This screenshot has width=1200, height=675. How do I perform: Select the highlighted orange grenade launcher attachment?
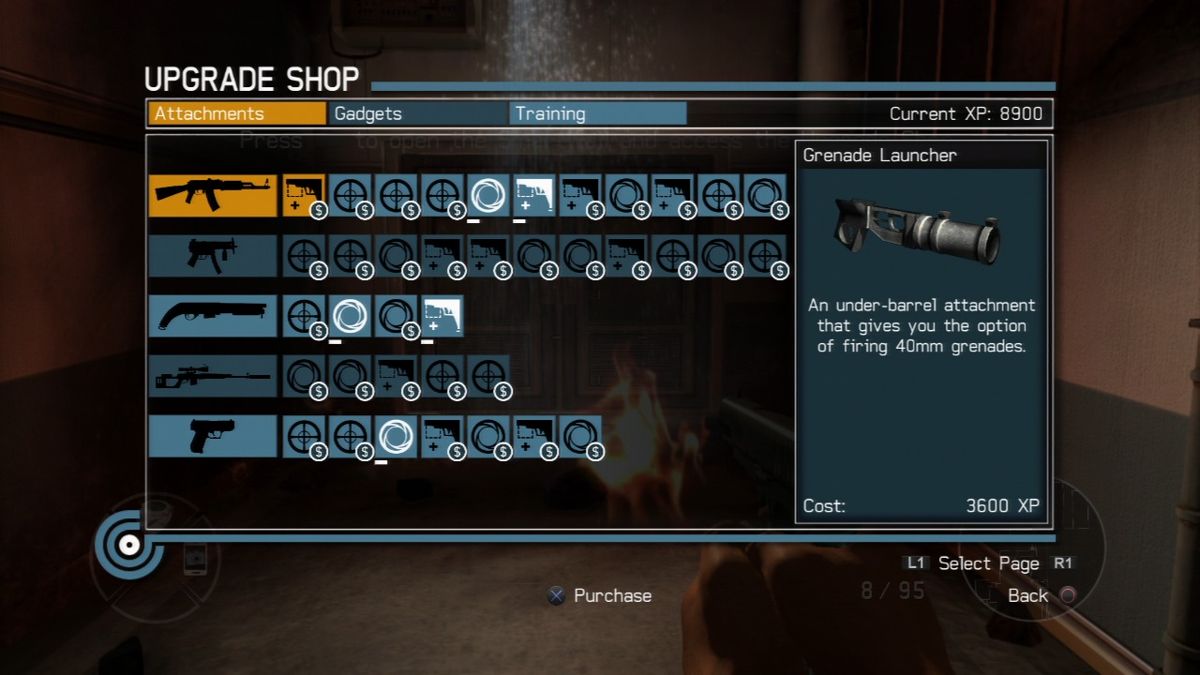[x=303, y=195]
